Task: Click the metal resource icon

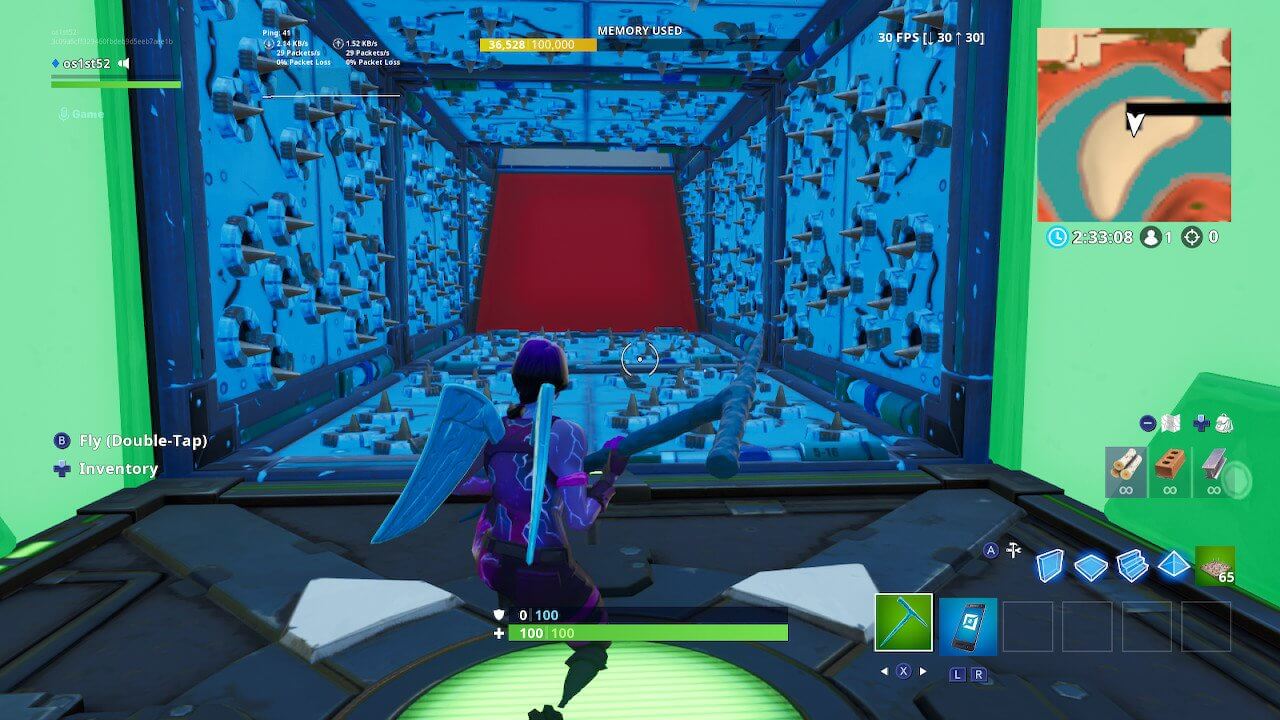Action: click(1213, 462)
